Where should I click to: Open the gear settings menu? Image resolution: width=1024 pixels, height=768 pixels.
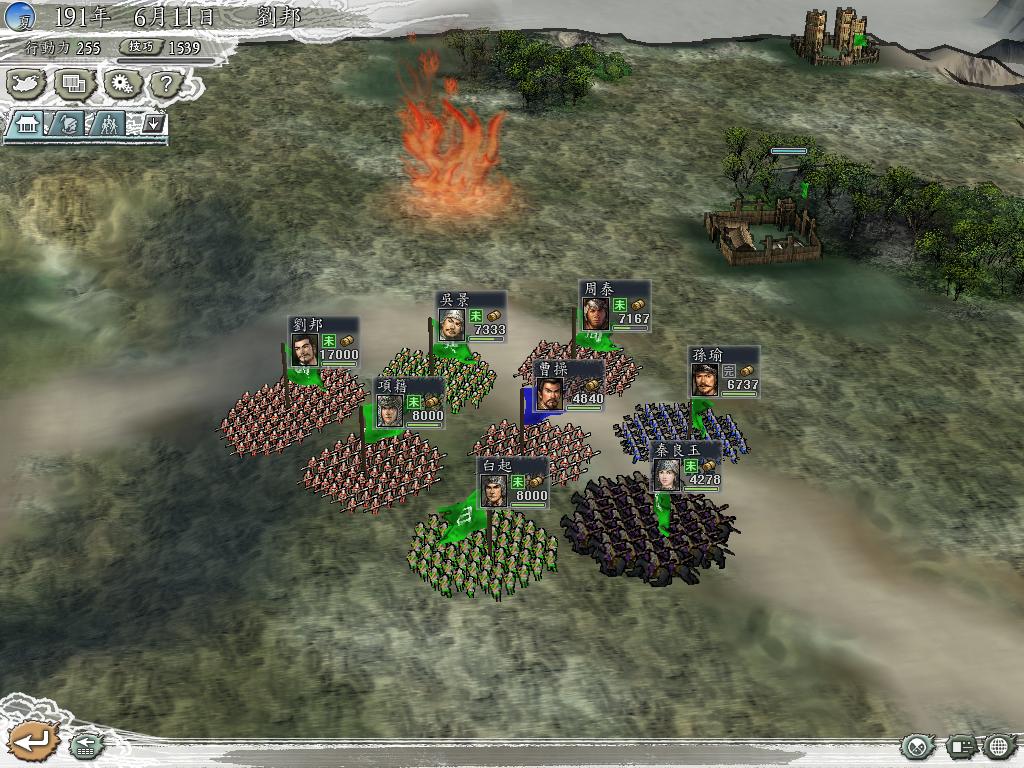(122, 84)
